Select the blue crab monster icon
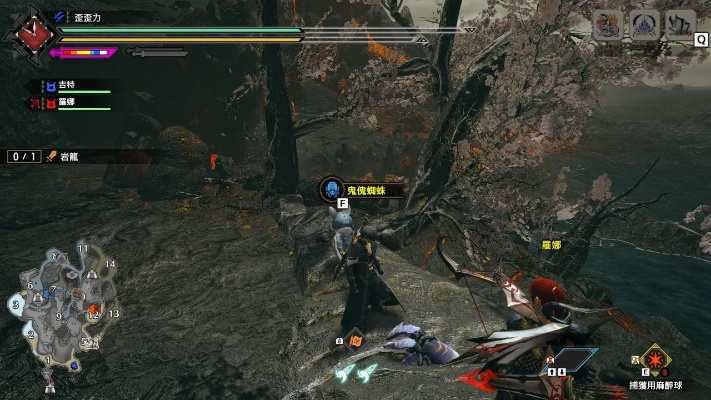711x400 pixels. pos(643,25)
